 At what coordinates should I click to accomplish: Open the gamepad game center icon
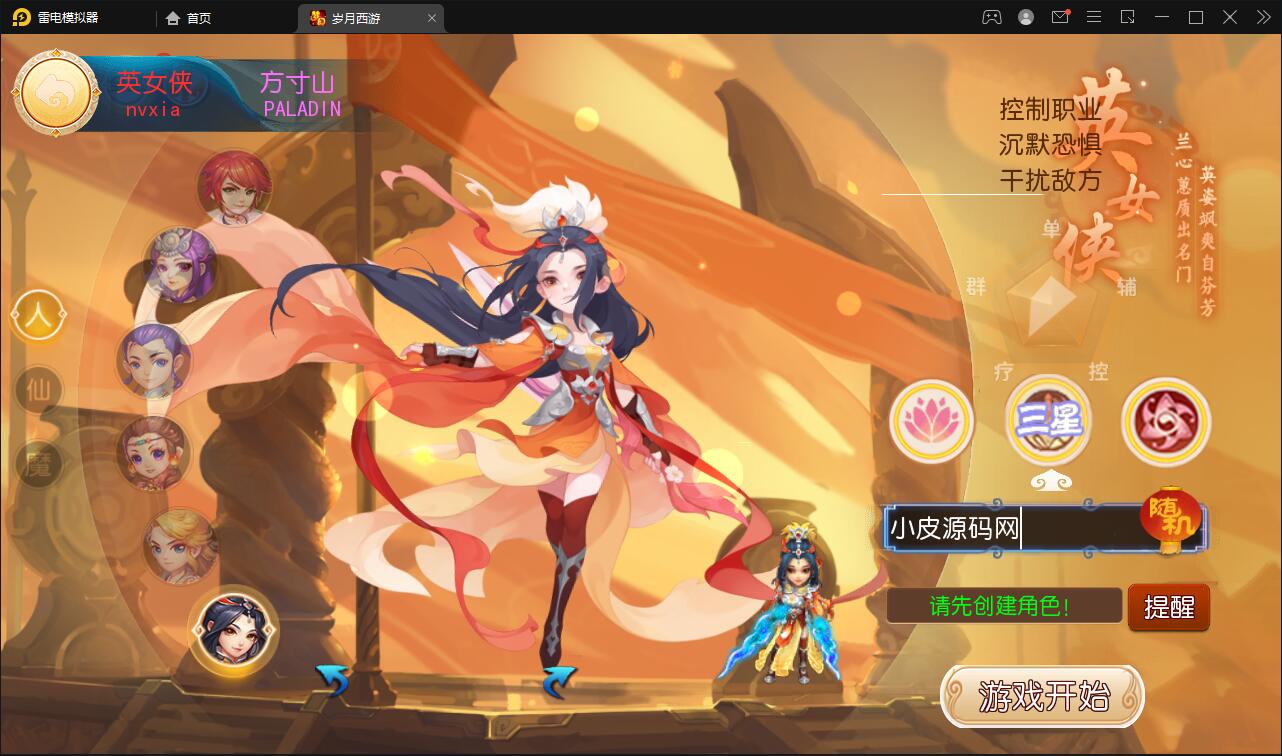(990, 17)
